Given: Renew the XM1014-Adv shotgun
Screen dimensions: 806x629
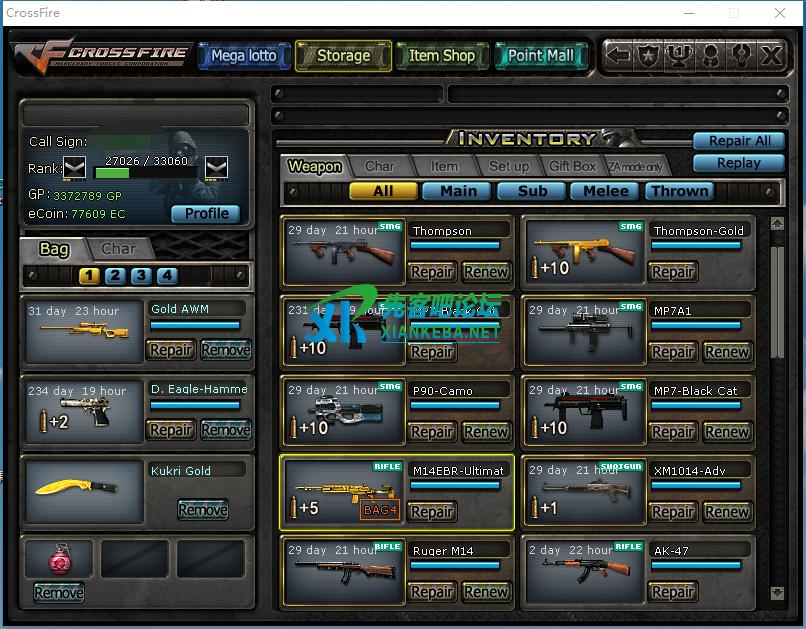Looking at the screenshot, I should pyautogui.click(x=727, y=512).
